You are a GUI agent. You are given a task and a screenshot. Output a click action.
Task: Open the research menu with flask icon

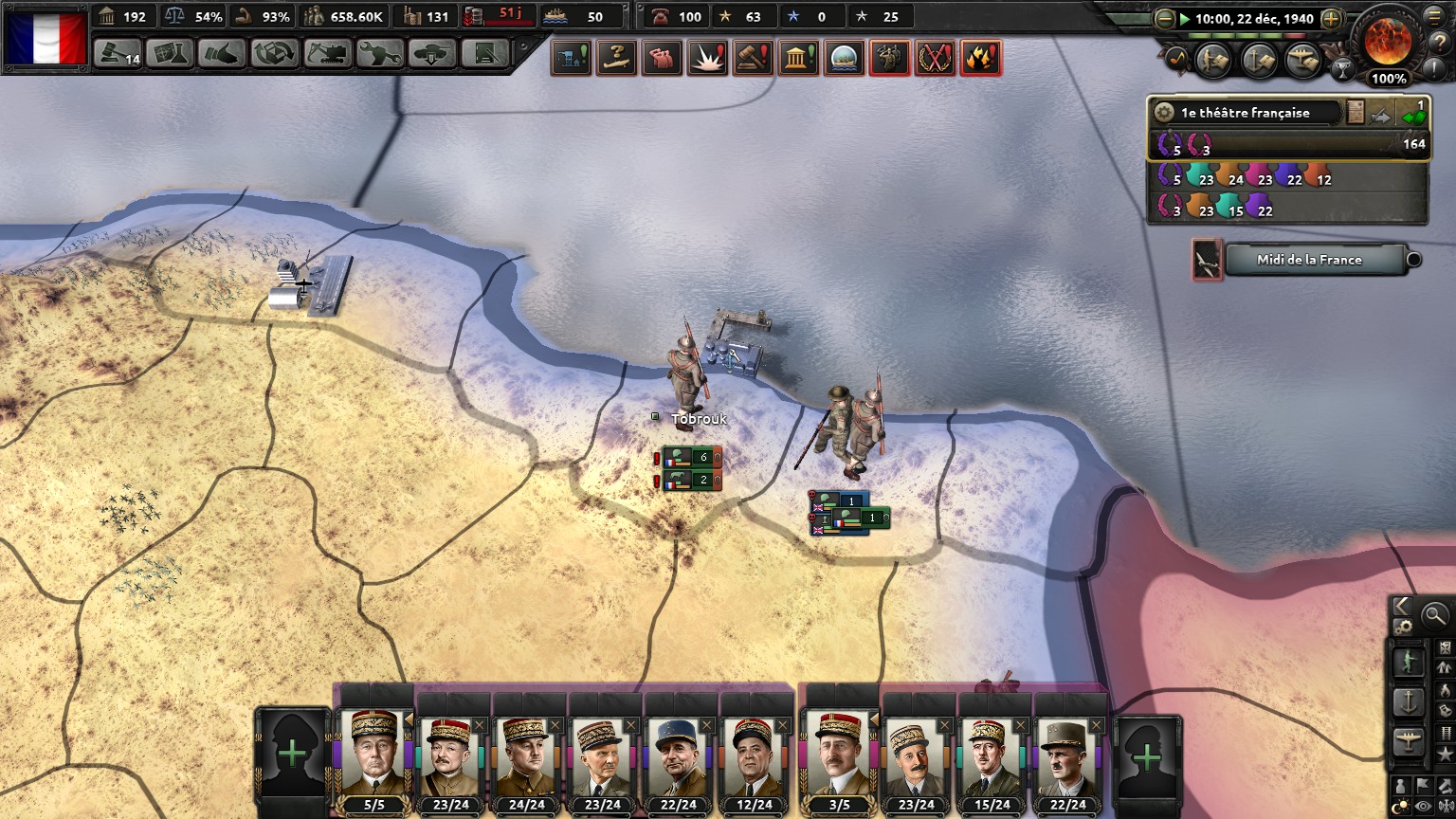(x=170, y=54)
